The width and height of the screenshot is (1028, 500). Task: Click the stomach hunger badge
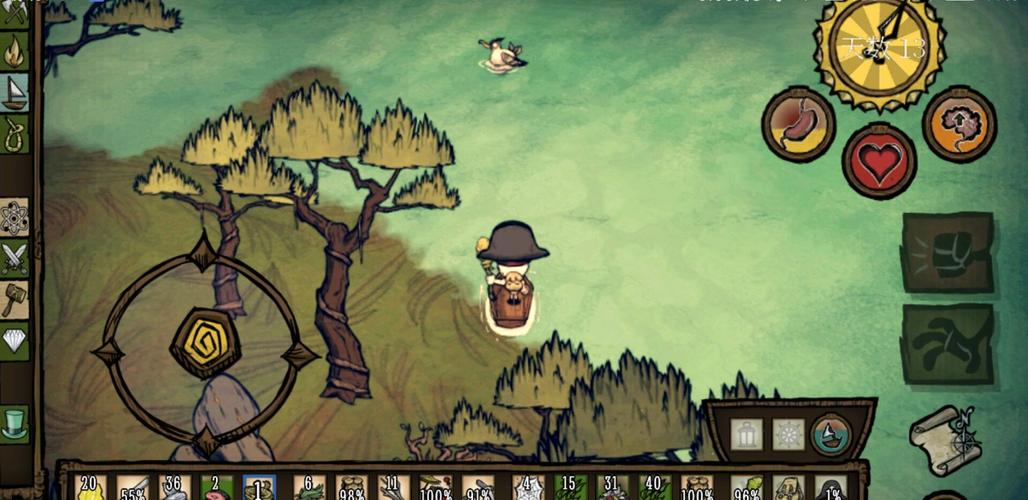point(798,124)
